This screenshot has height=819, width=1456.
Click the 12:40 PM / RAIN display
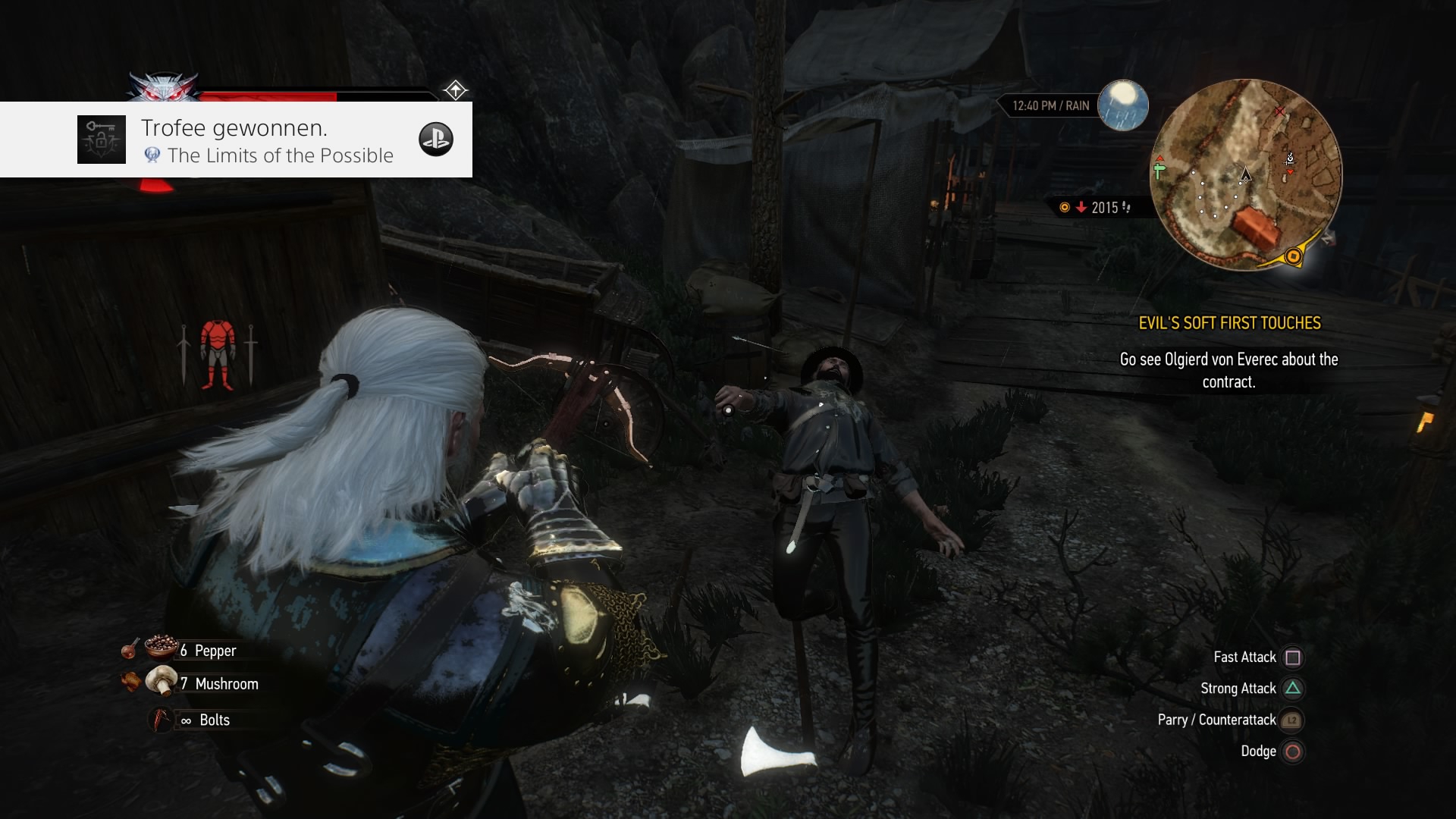click(x=1050, y=105)
